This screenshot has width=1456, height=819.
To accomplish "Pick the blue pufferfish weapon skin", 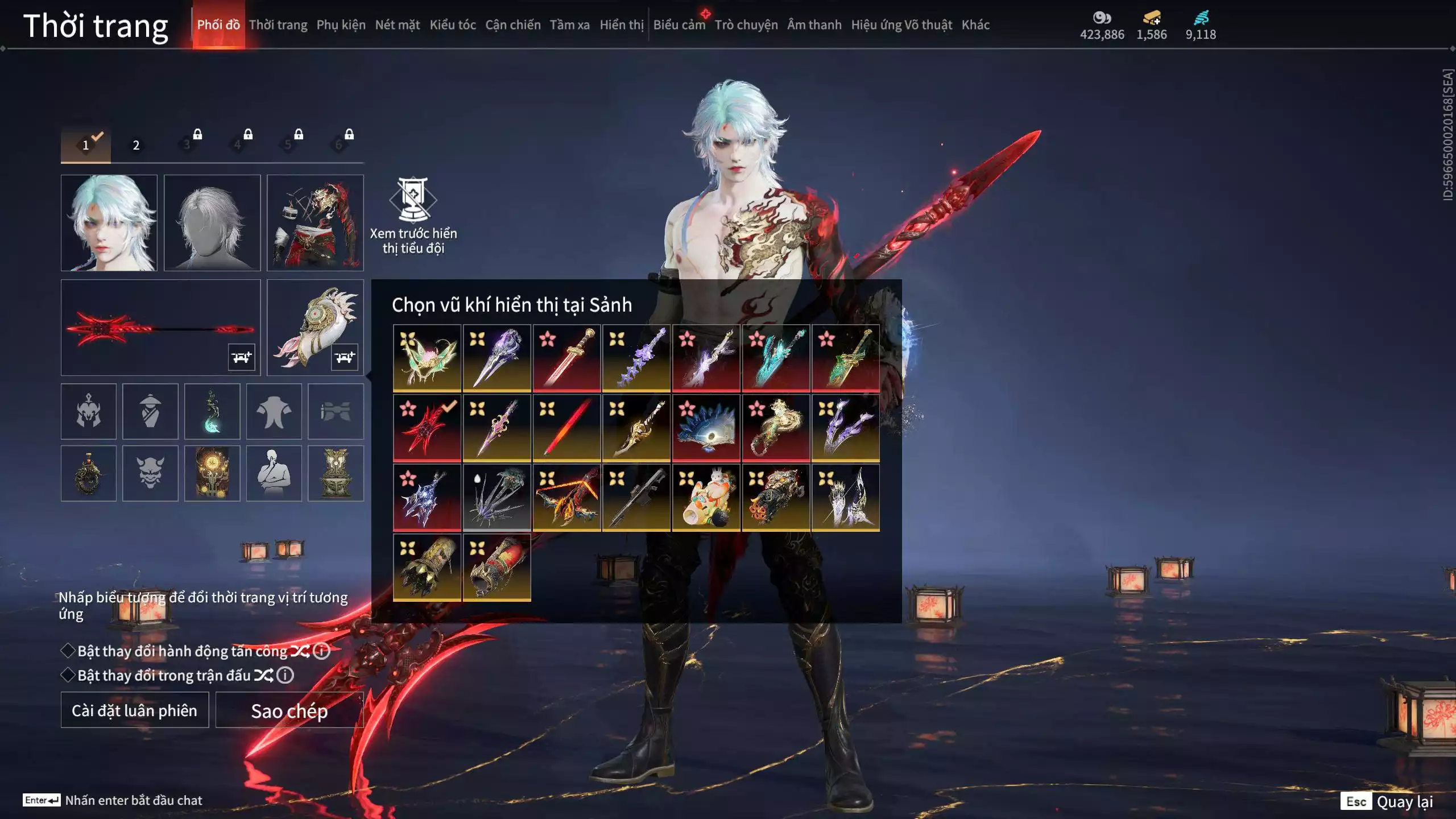I will coord(706,428).
